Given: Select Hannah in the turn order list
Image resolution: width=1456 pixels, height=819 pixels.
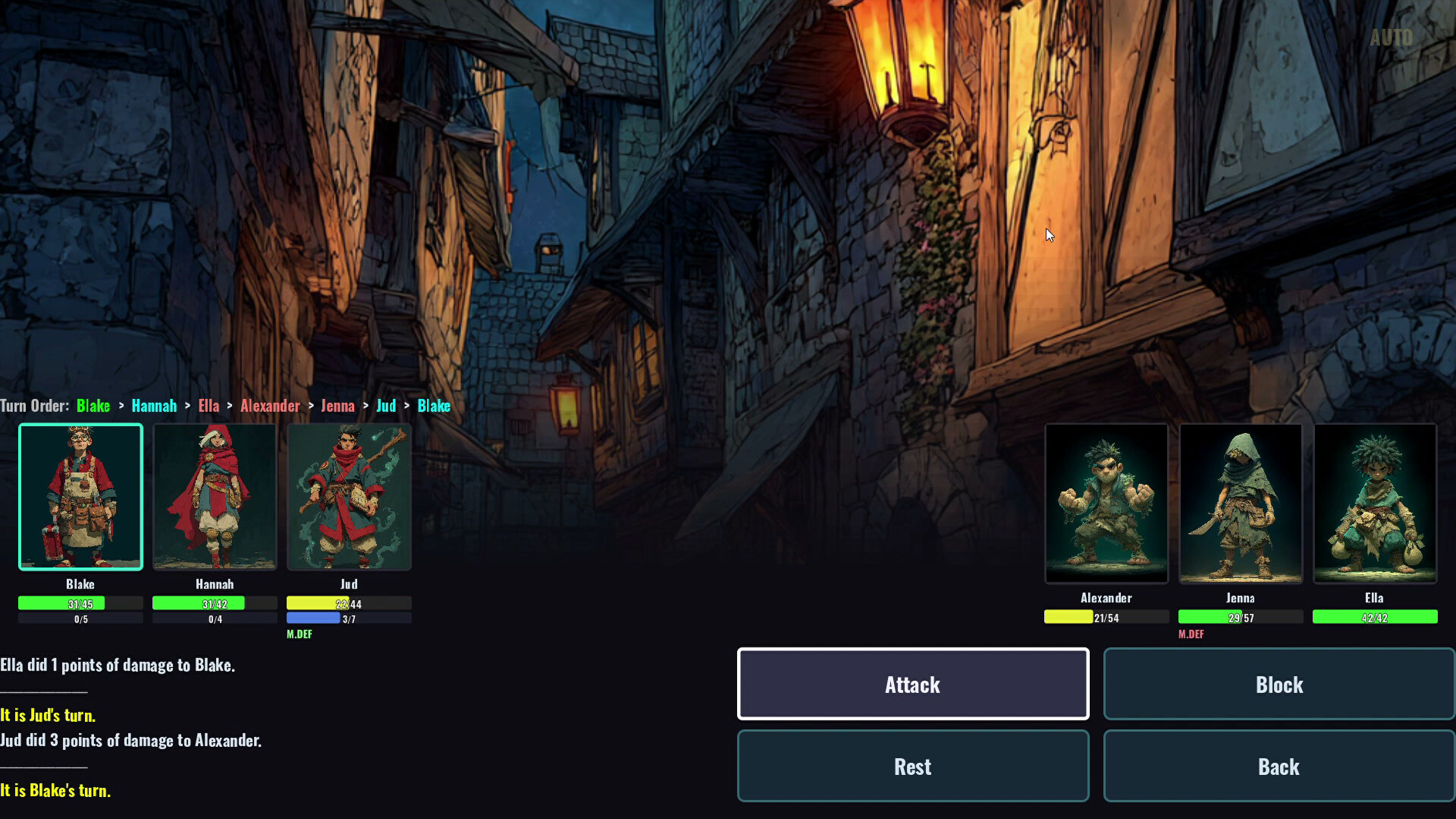Looking at the screenshot, I should pyautogui.click(x=154, y=406).
